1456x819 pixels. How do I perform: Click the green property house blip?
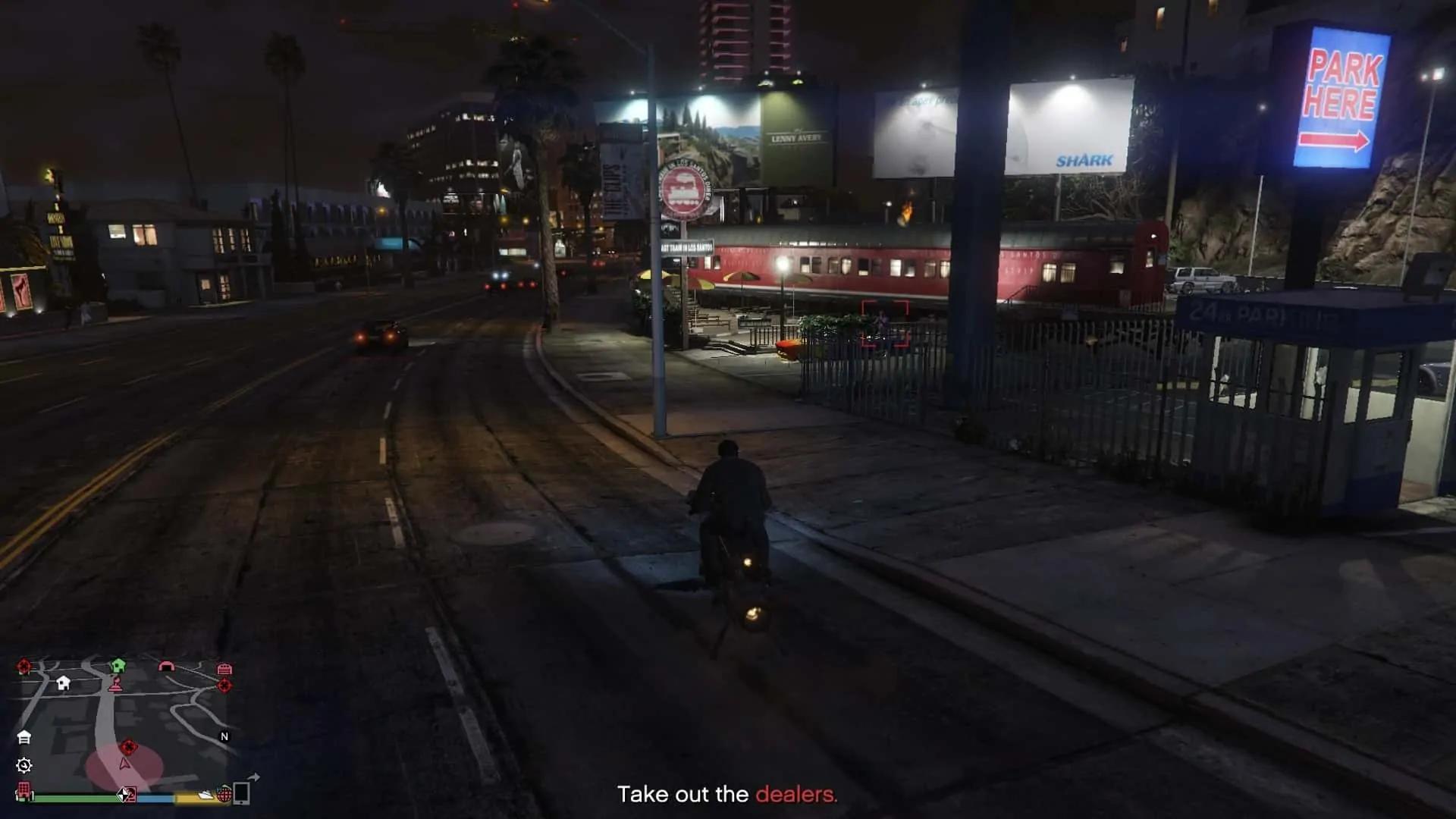[118, 665]
